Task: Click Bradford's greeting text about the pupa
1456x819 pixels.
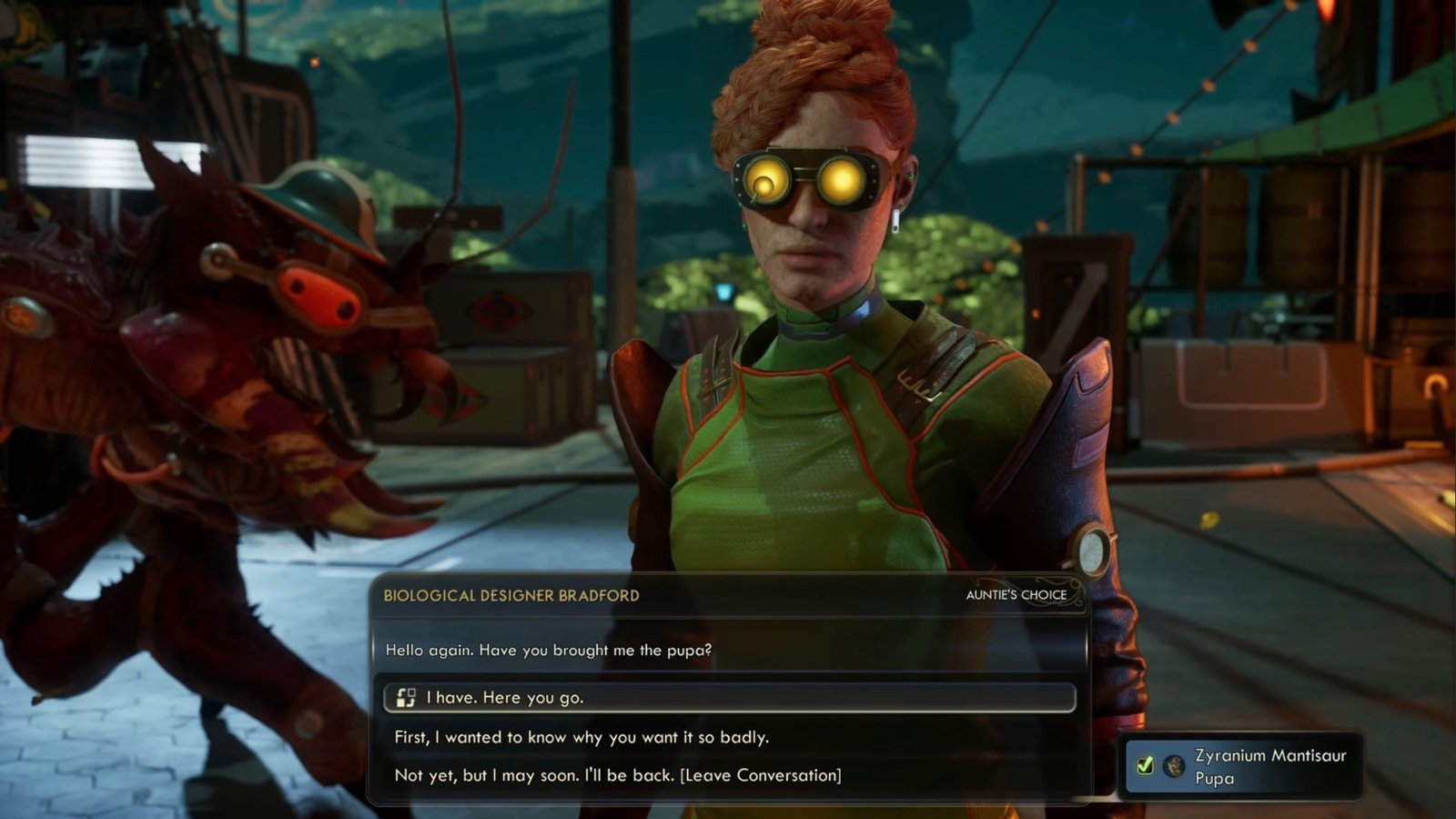Action: tap(550, 648)
